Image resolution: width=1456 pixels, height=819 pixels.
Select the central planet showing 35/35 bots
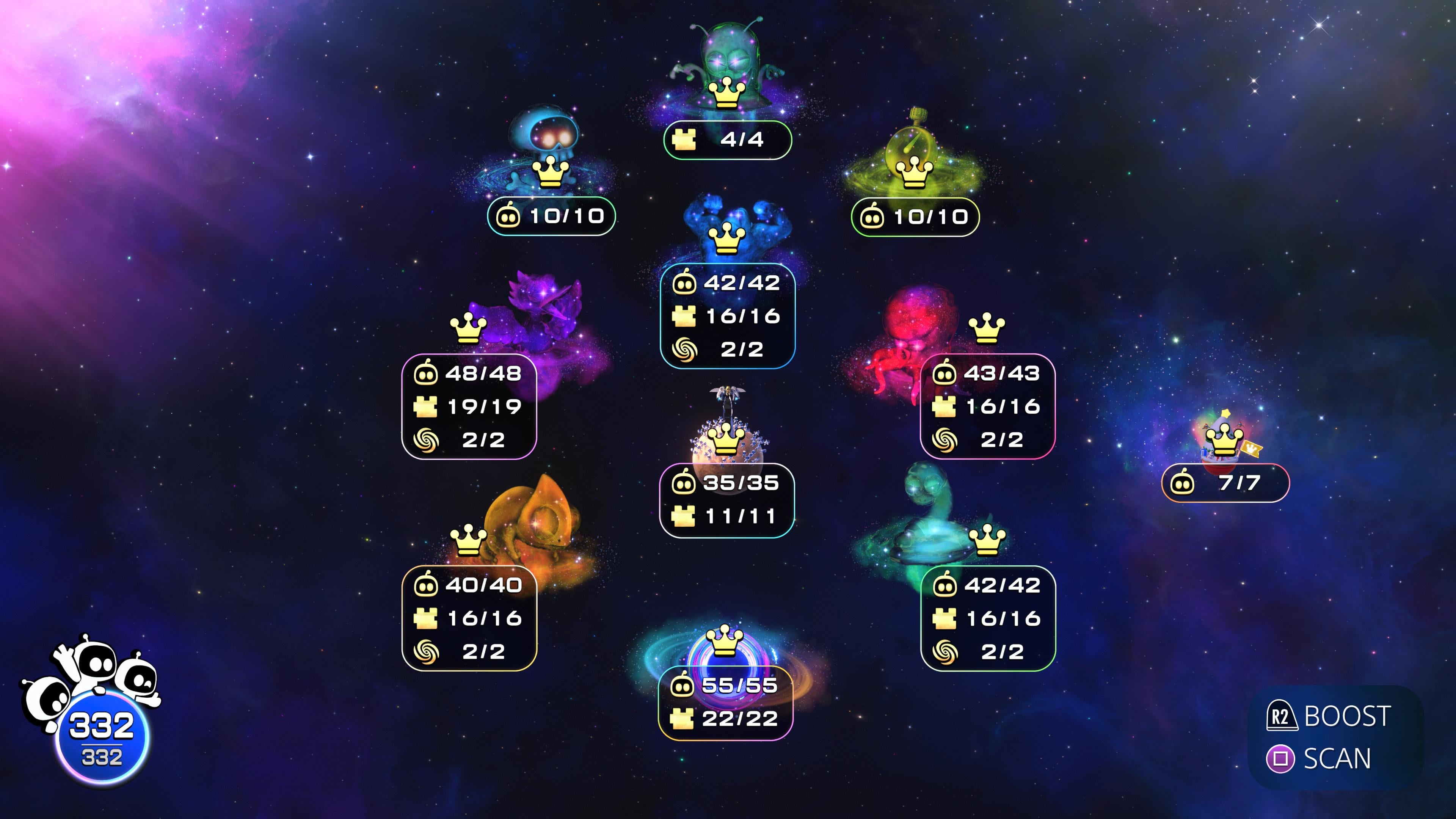(727, 444)
